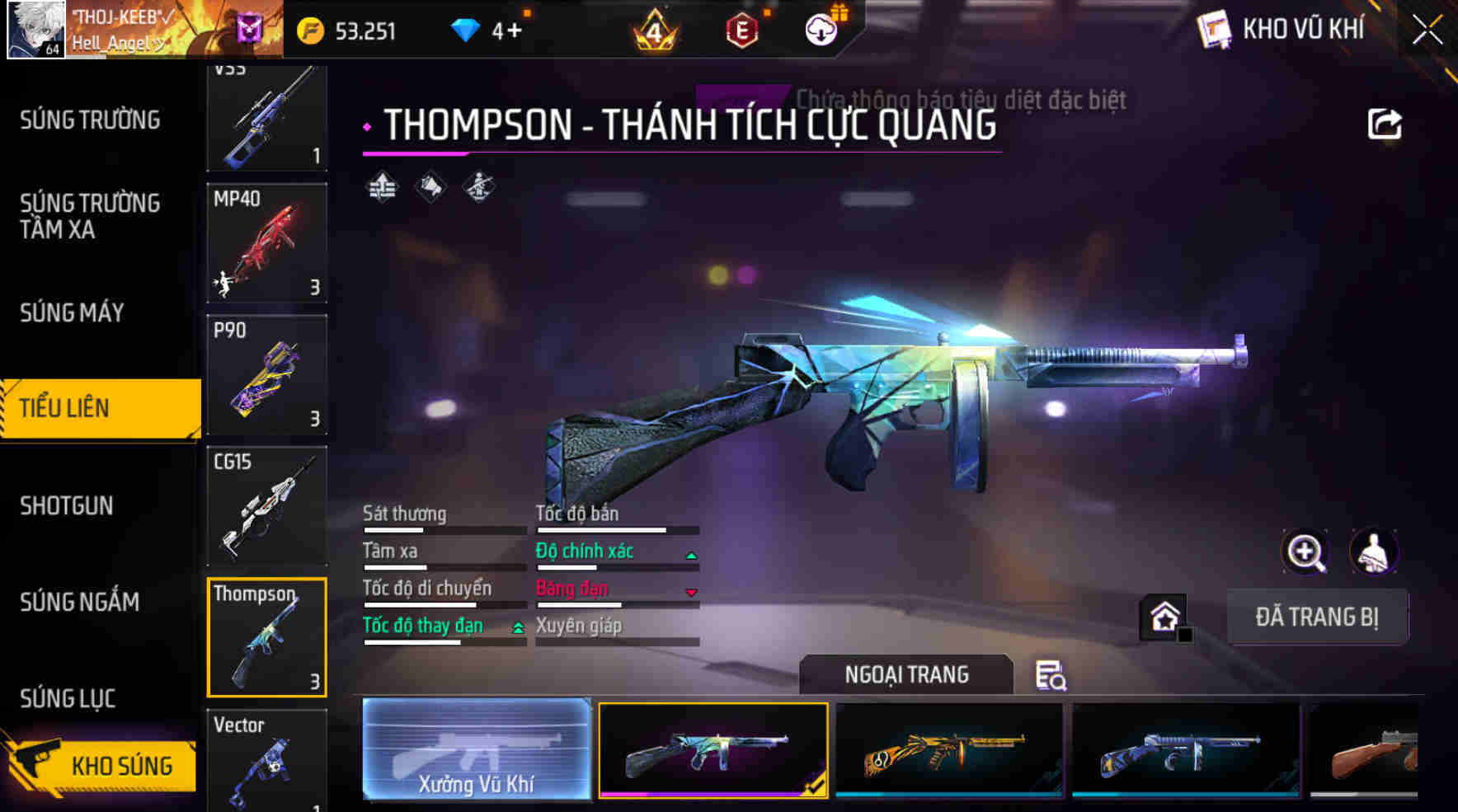This screenshot has height=812, width=1458.
Task: Click the attachment slots icon below the weapon name
Action: click(x=381, y=188)
